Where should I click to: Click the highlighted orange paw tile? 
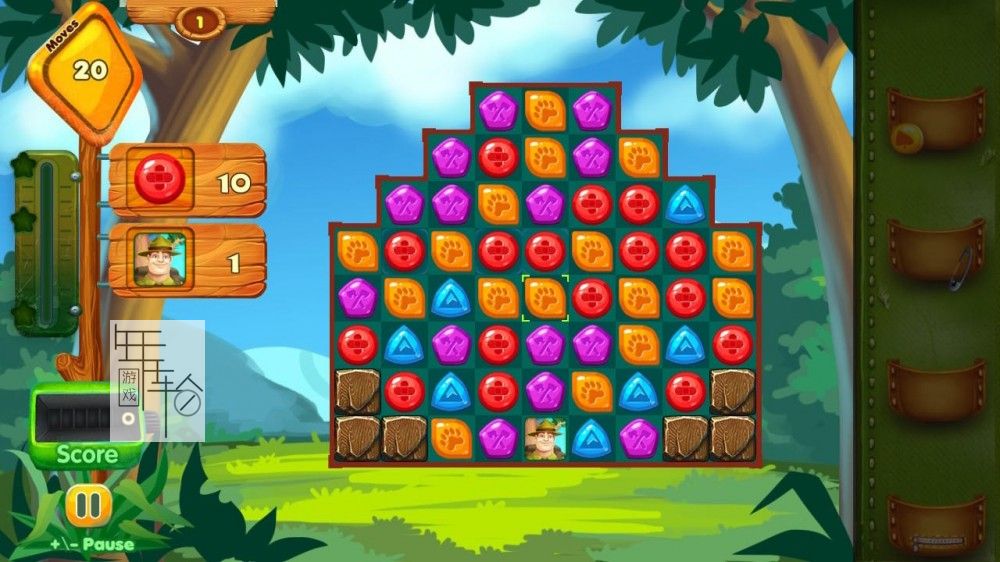tap(545, 297)
